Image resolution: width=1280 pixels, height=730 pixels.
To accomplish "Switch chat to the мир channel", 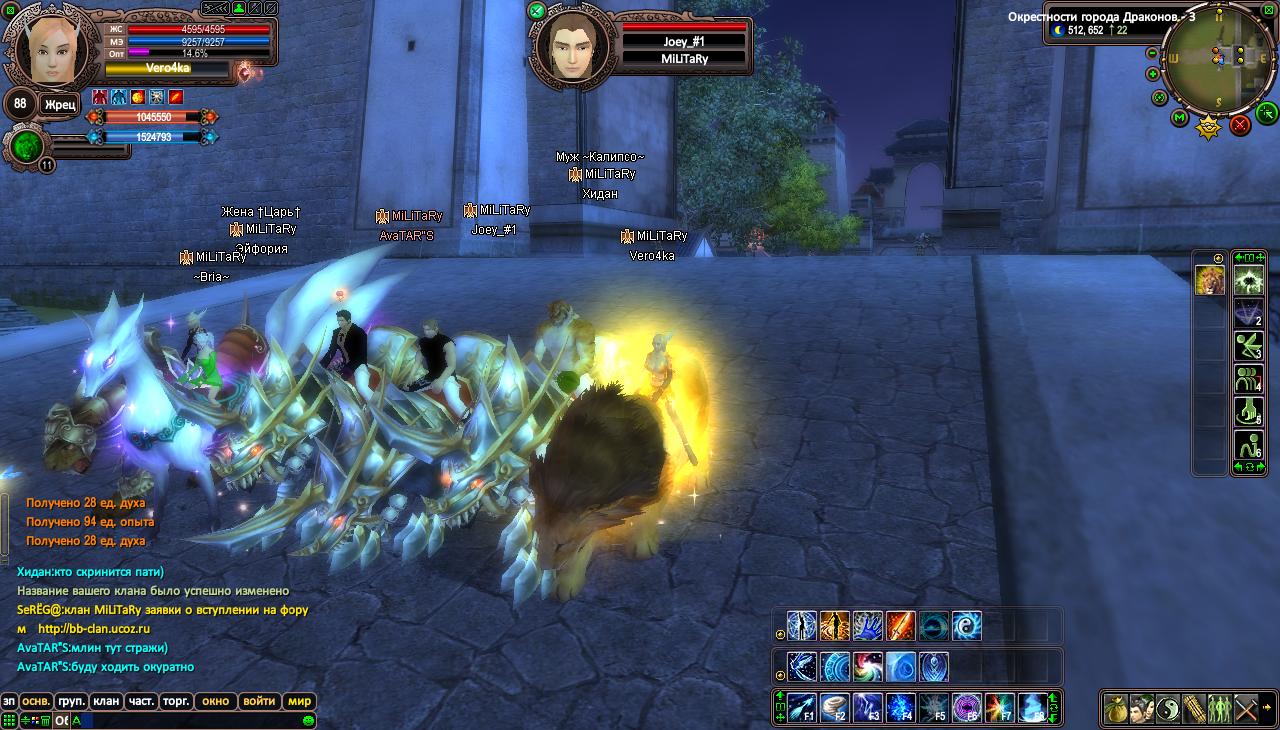I will pyautogui.click(x=300, y=701).
